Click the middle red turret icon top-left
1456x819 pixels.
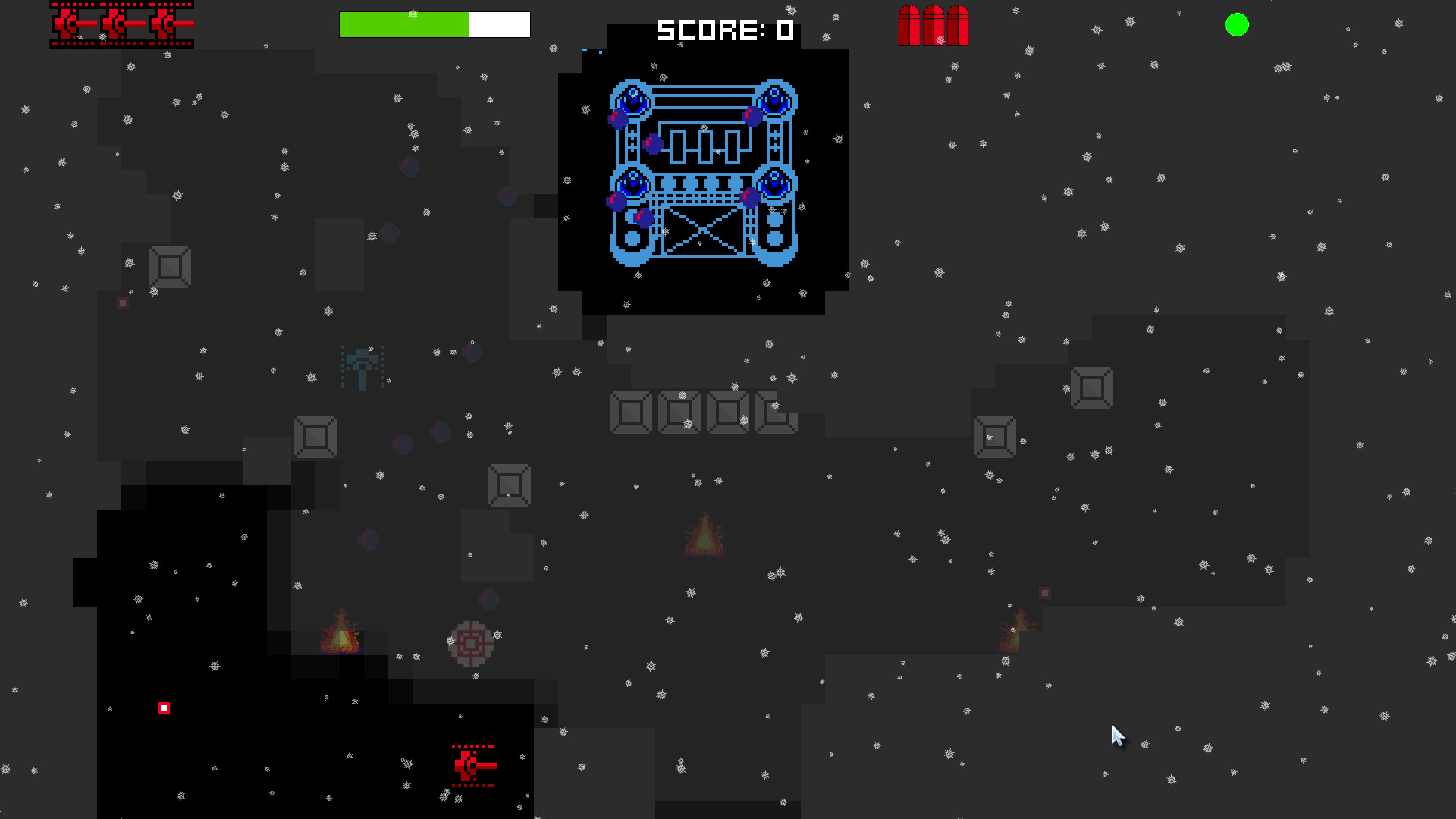click(118, 23)
